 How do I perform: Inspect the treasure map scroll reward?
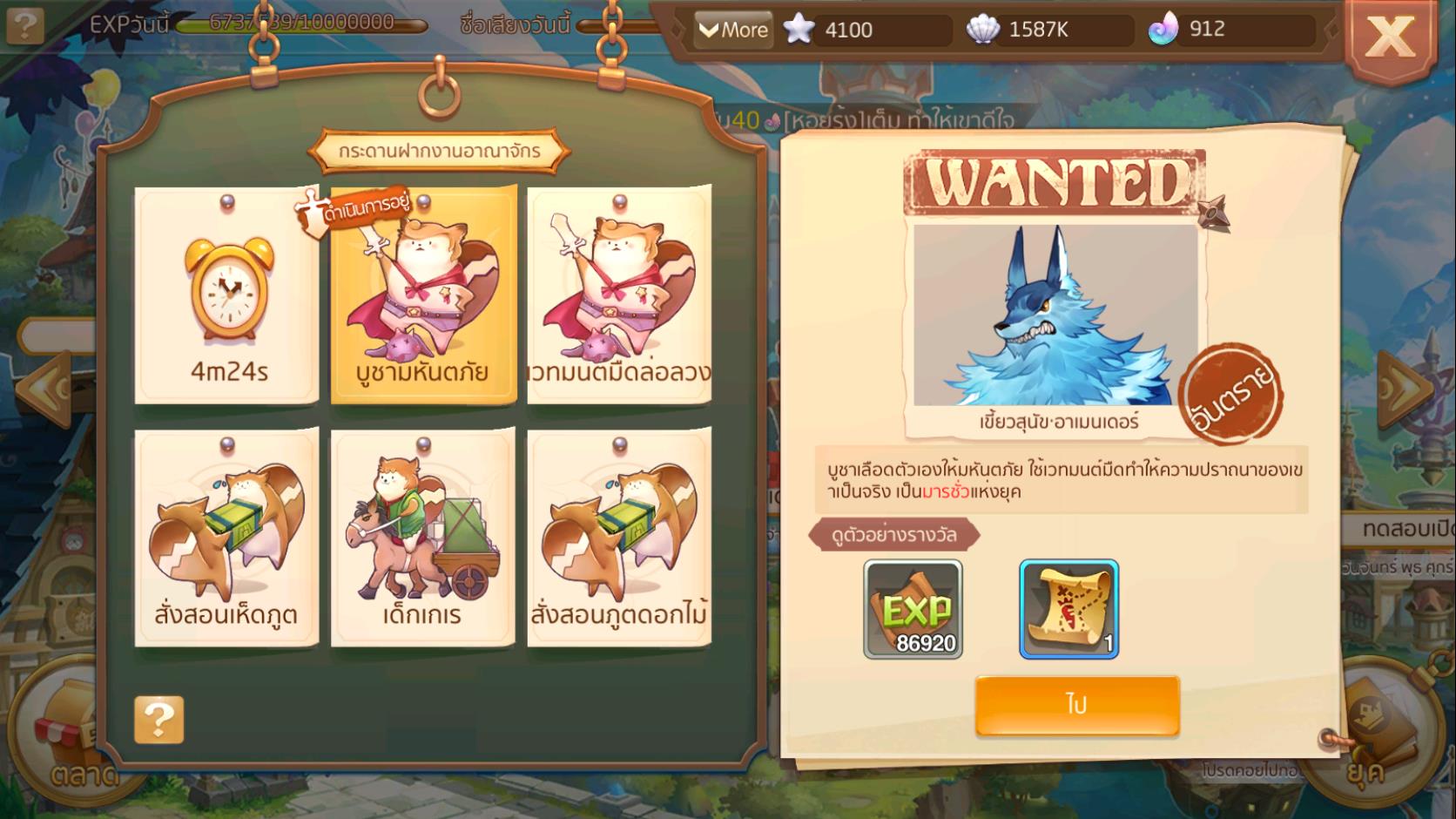click(x=1068, y=609)
